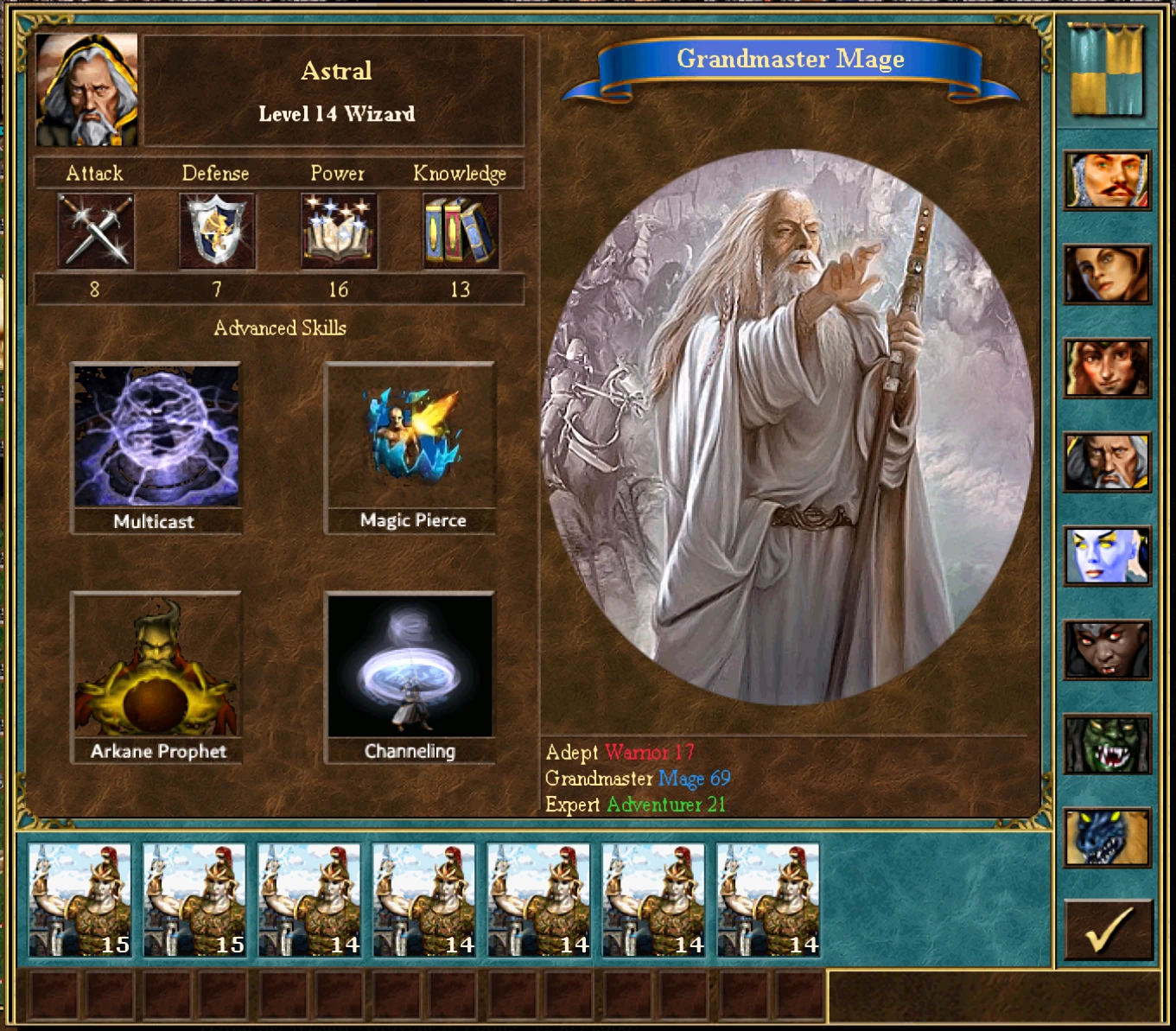The height and width of the screenshot is (1031, 1176).
Task: Click the Defense shield icon
Action: click(217, 231)
